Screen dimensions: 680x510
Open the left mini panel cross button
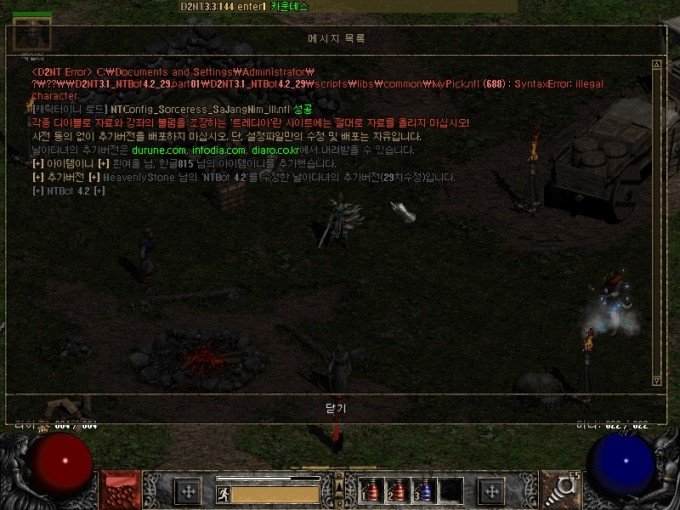pos(187,491)
